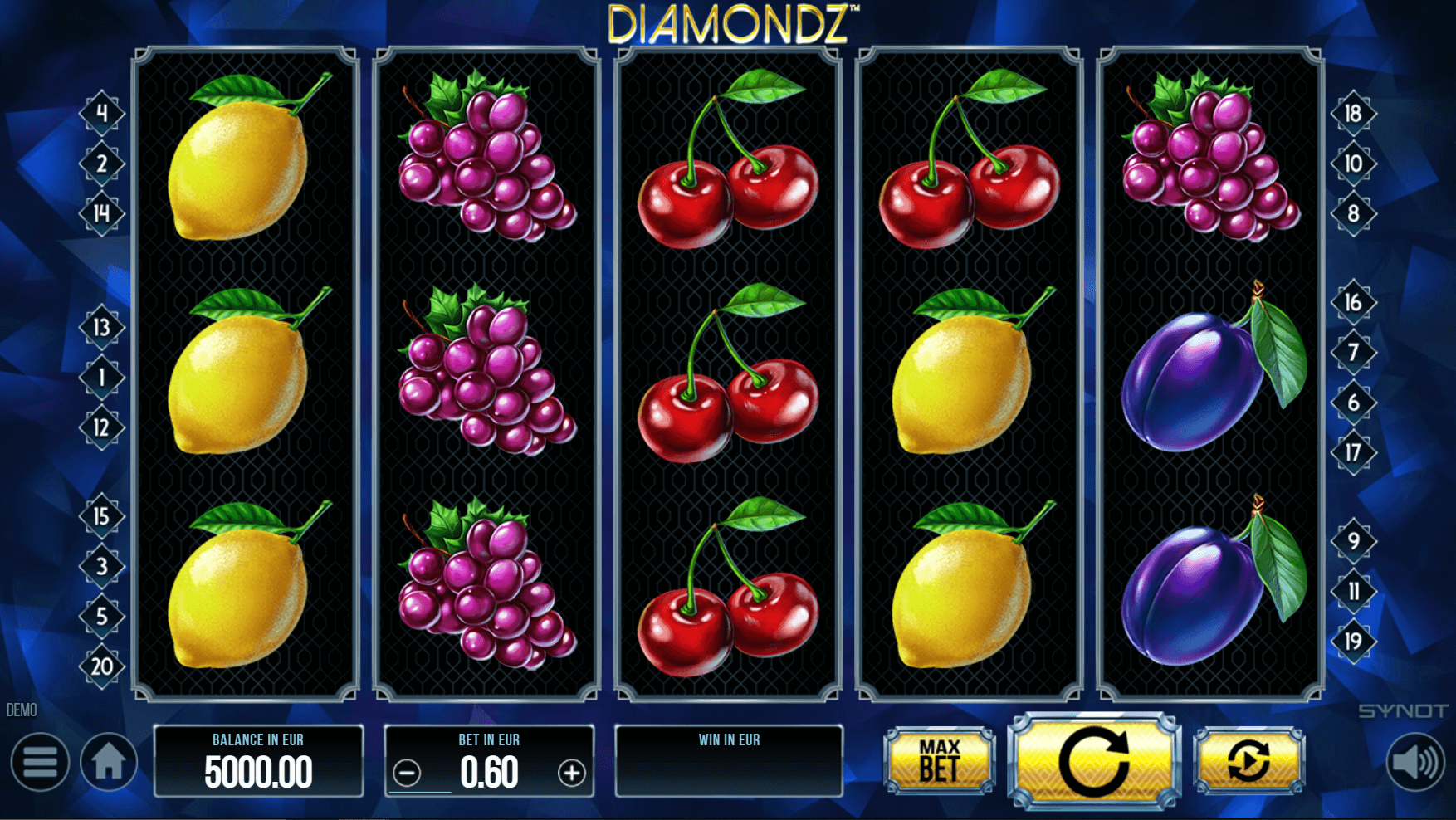The height and width of the screenshot is (820, 1456).
Task: Click the DEMO label
Action: pyautogui.click(x=22, y=710)
